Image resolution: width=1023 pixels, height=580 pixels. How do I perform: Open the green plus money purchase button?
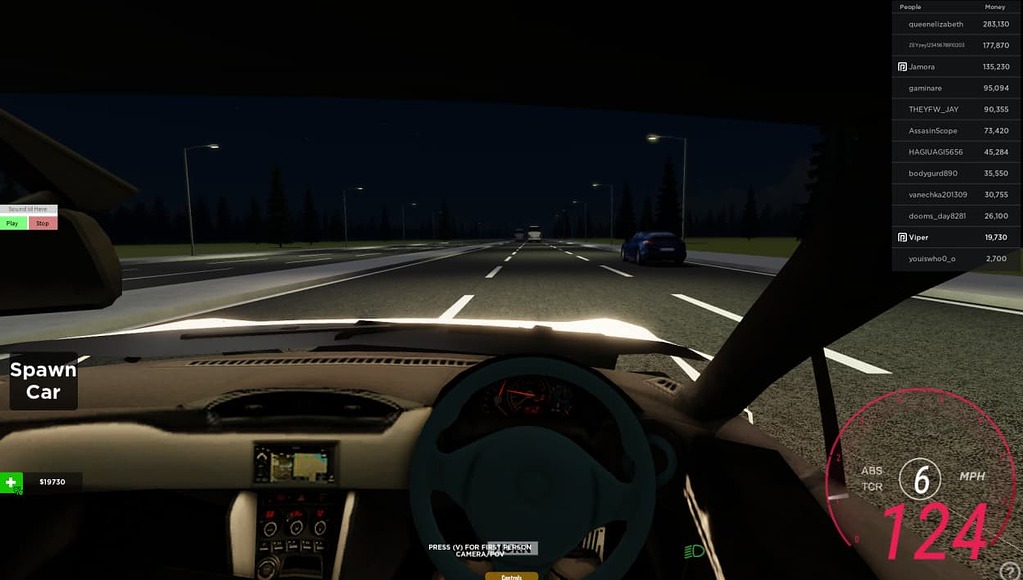point(11,483)
